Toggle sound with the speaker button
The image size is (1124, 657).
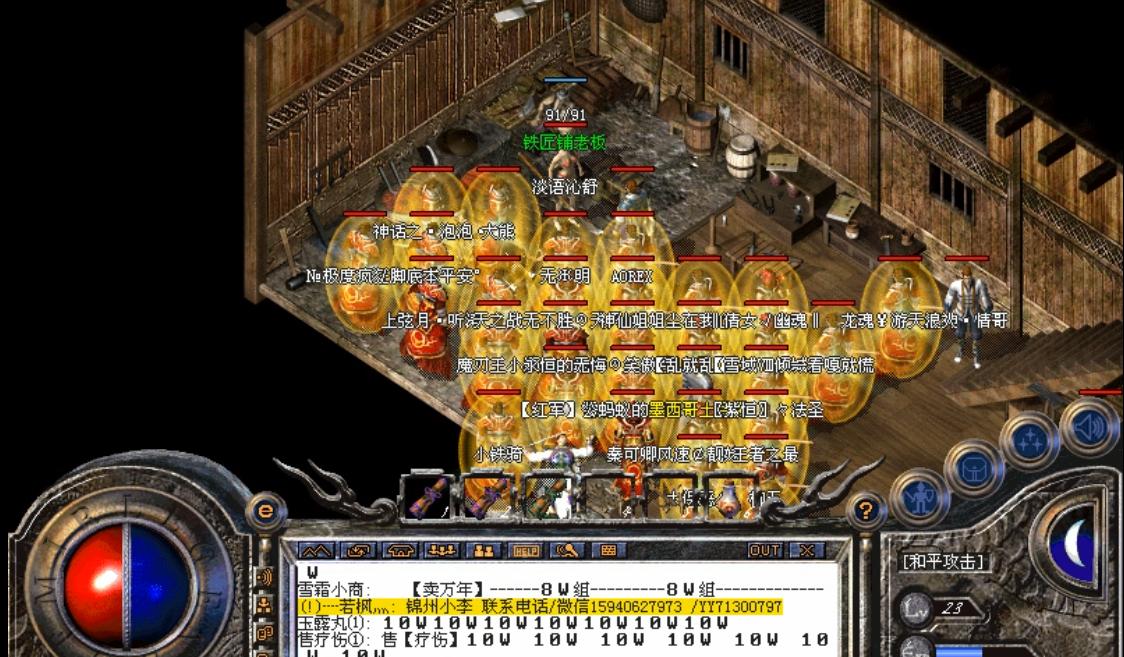(1088, 425)
